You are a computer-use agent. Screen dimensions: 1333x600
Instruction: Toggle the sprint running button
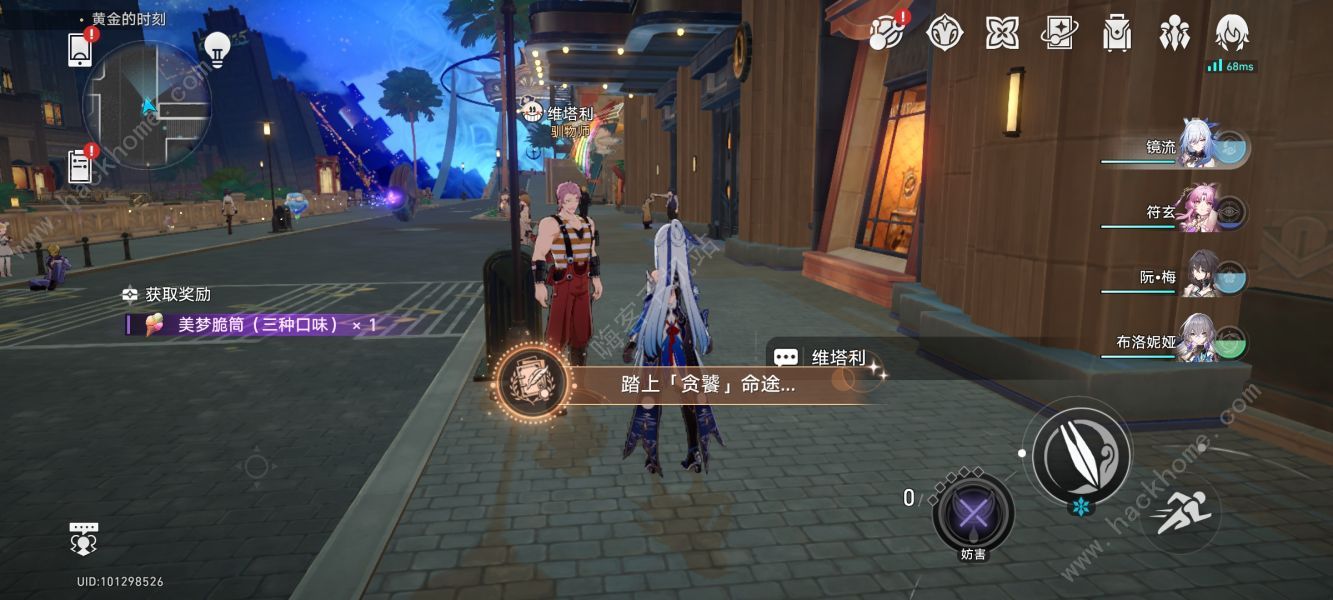(x=1181, y=515)
